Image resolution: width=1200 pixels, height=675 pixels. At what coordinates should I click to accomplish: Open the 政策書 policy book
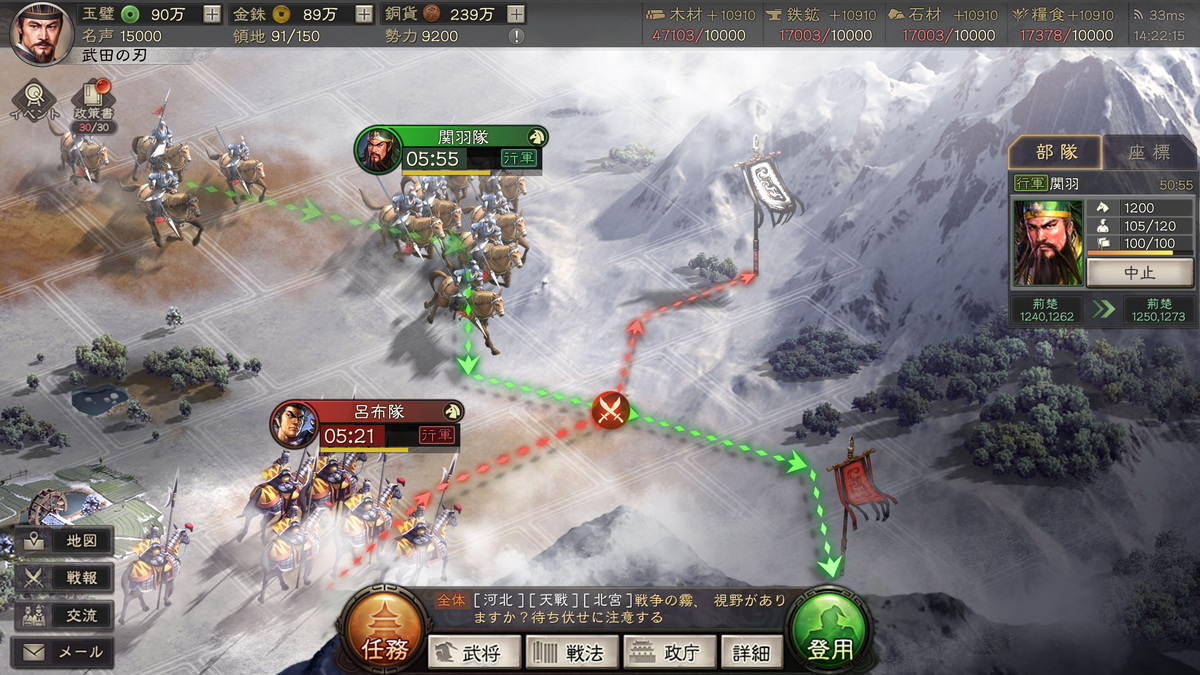tap(93, 102)
